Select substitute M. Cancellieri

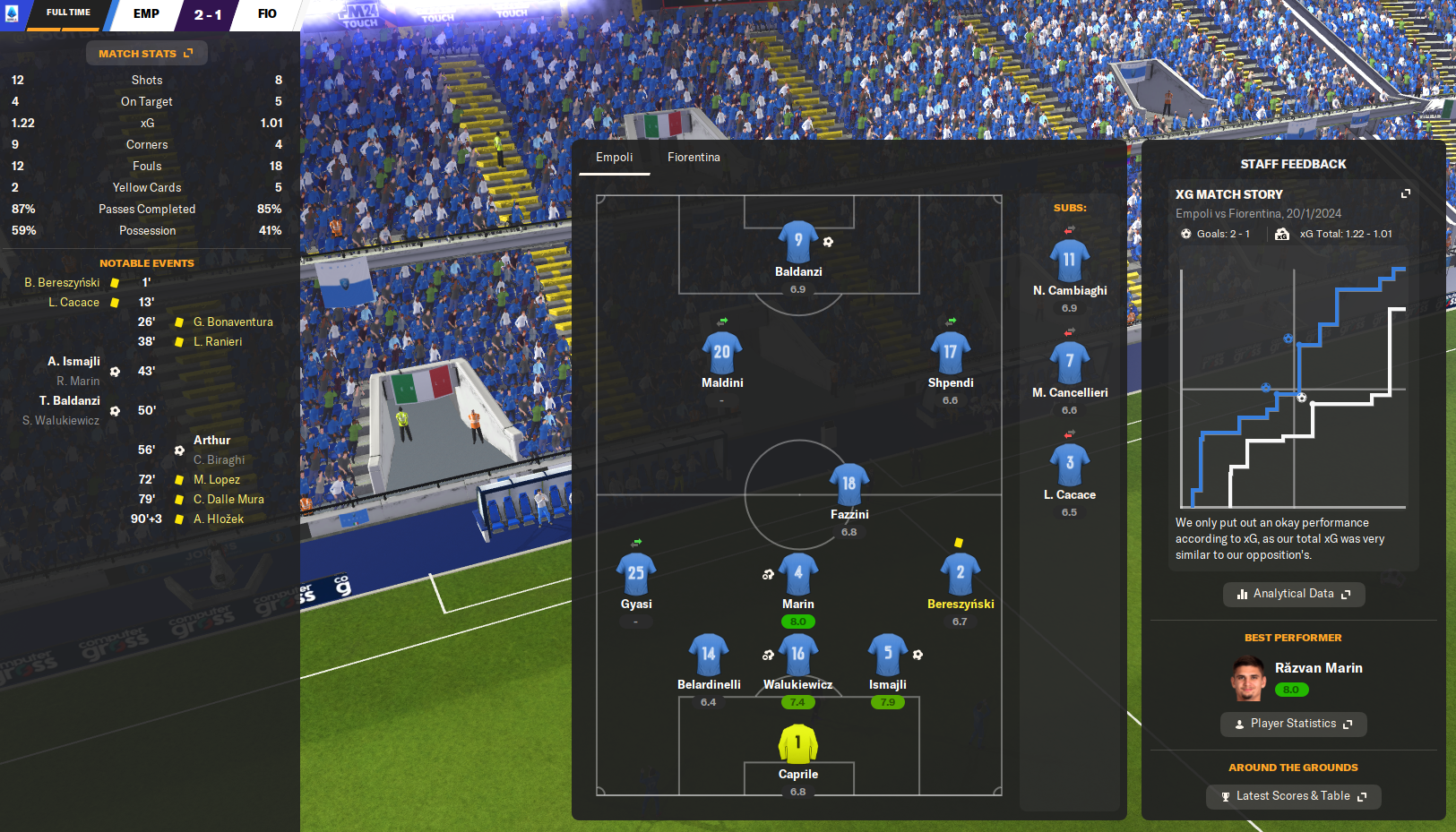pyautogui.click(x=1069, y=363)
